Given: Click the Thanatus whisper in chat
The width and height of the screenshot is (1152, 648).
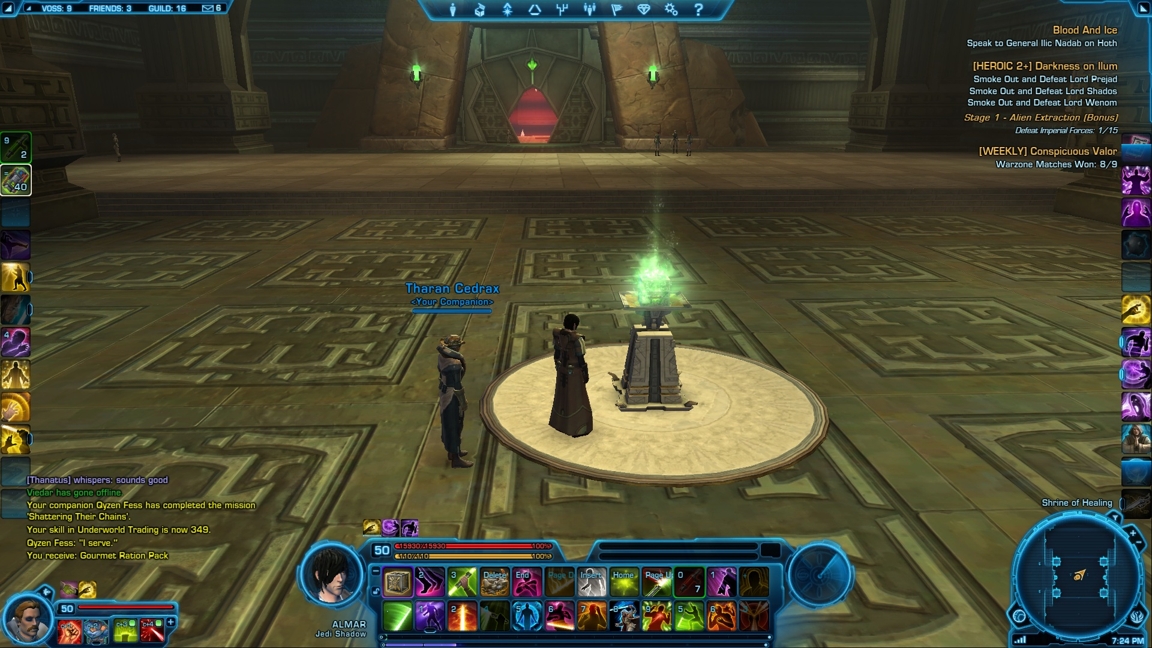Looking at the screenshot, I should (98, 480).
